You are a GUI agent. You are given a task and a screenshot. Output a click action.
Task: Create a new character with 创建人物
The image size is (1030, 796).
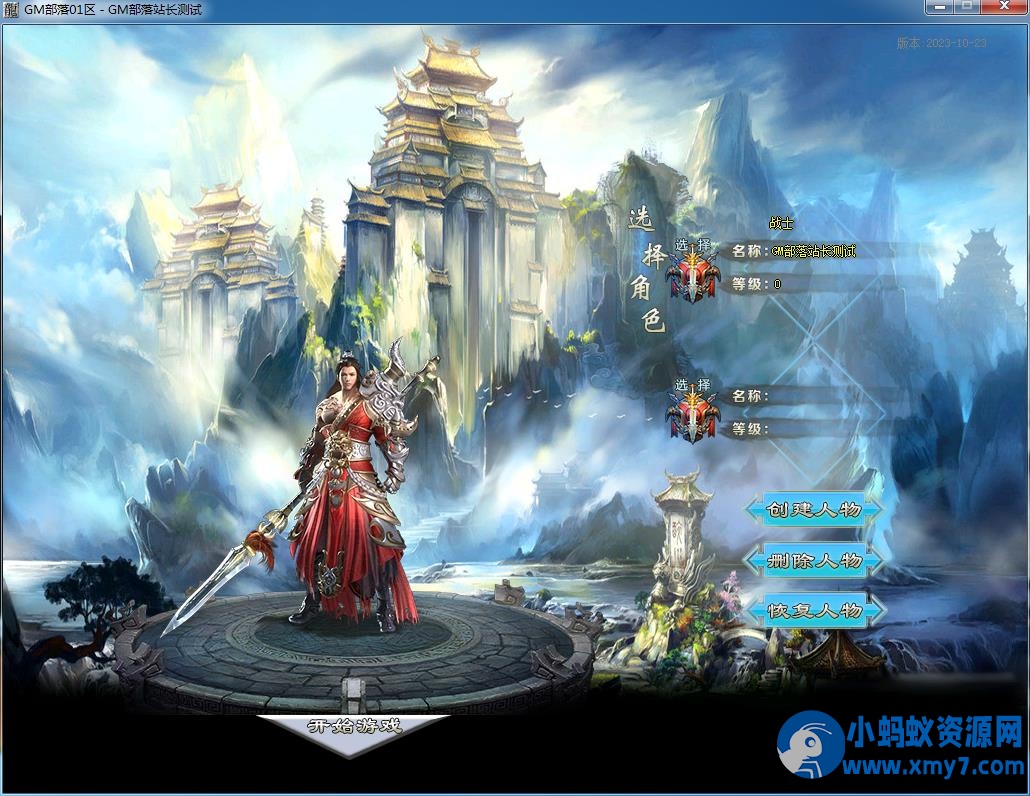[x=813, y=510]
